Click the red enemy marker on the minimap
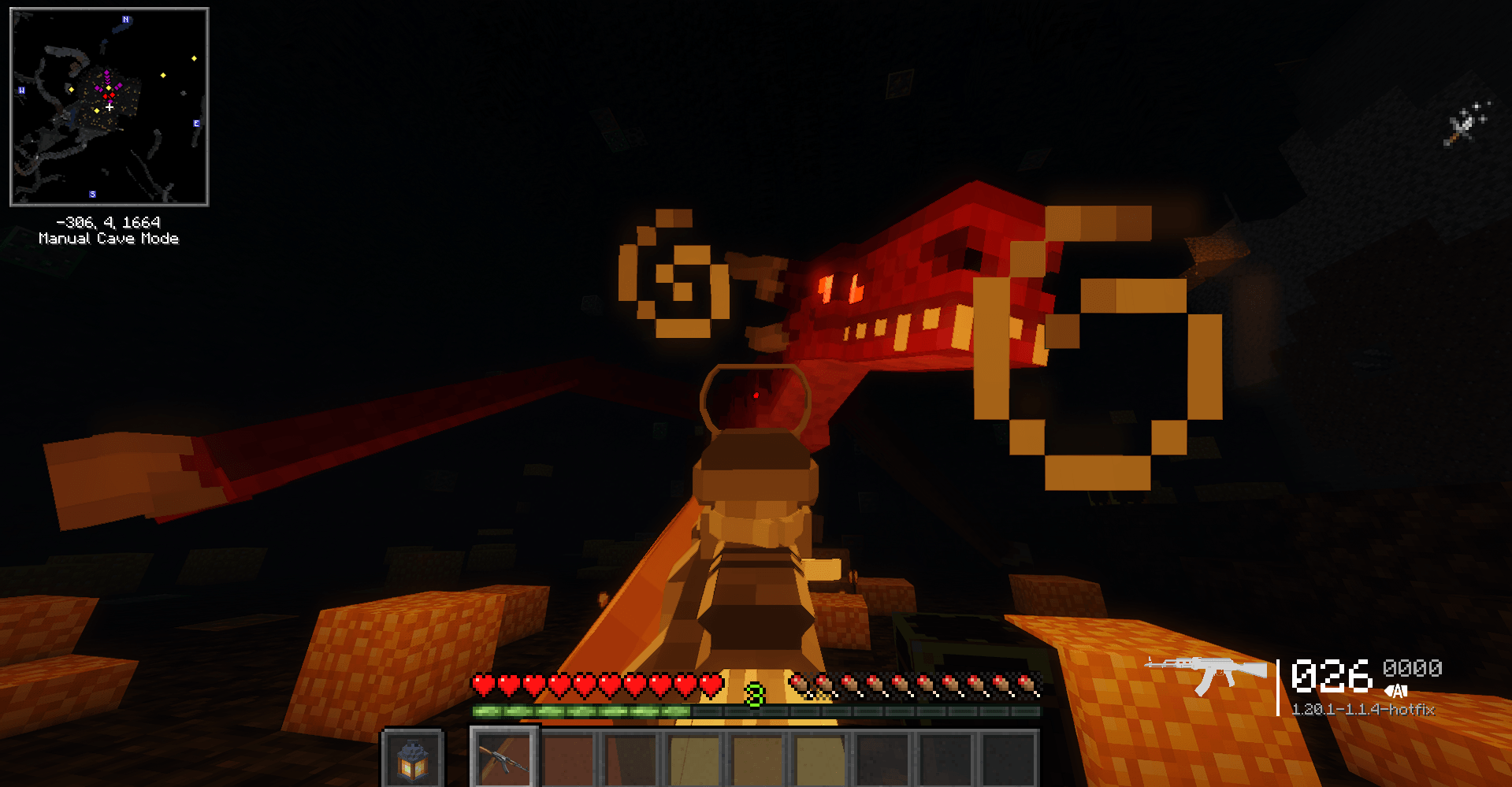1512x787 pixels. (113, 95)
